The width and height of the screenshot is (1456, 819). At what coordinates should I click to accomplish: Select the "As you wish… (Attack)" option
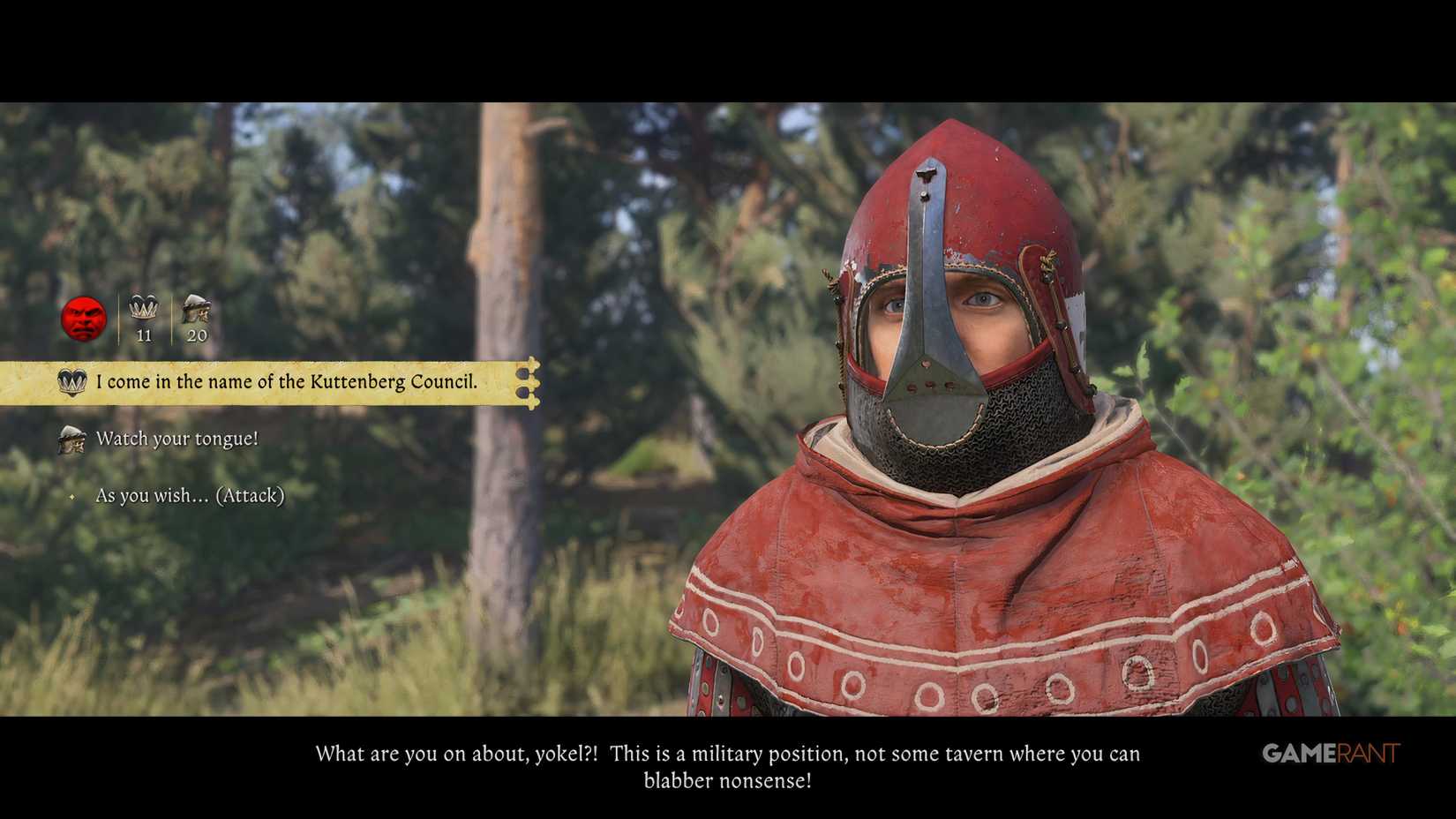tap(190, 496)
